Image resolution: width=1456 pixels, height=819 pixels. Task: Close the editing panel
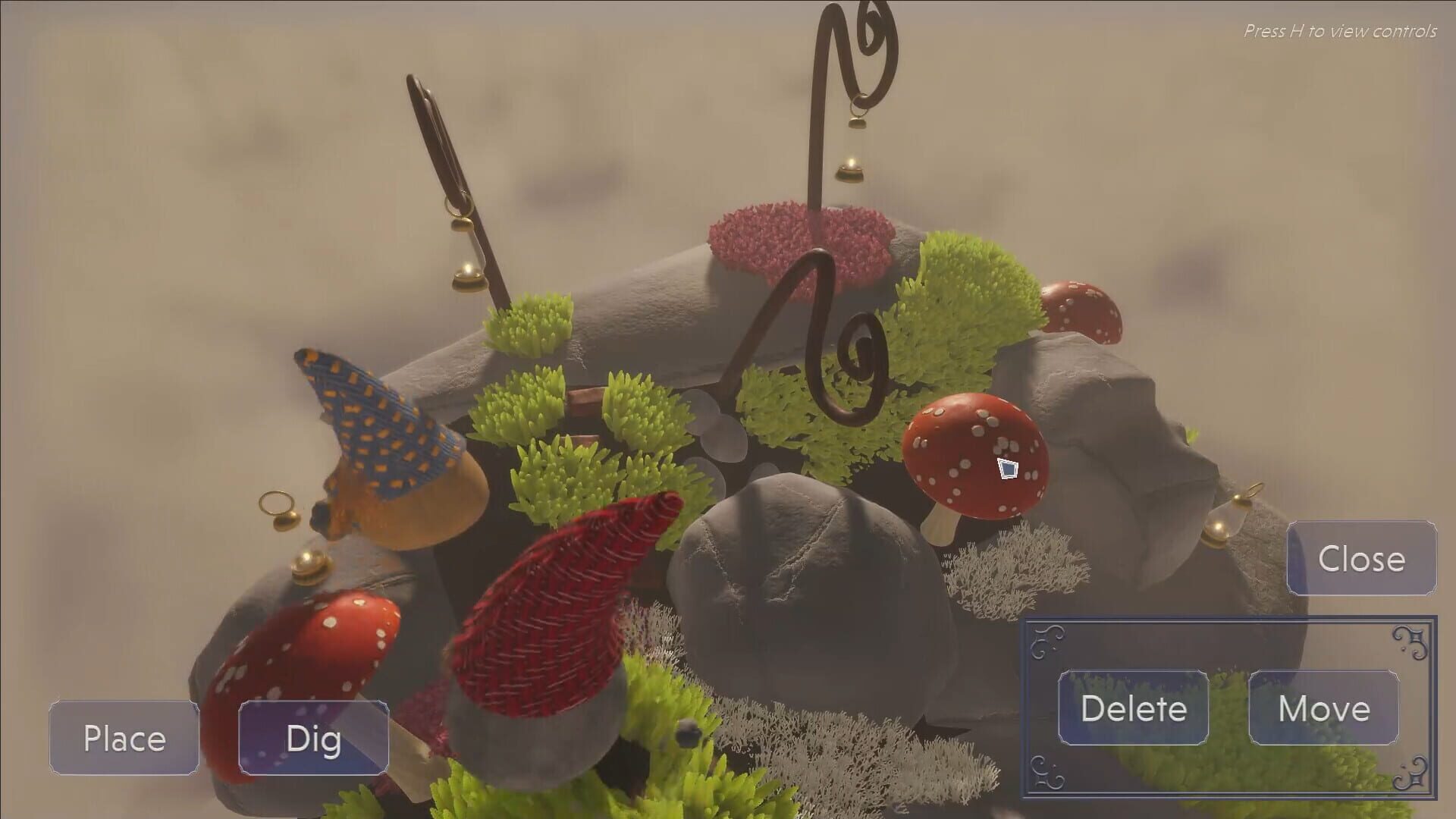point(1360,560)
